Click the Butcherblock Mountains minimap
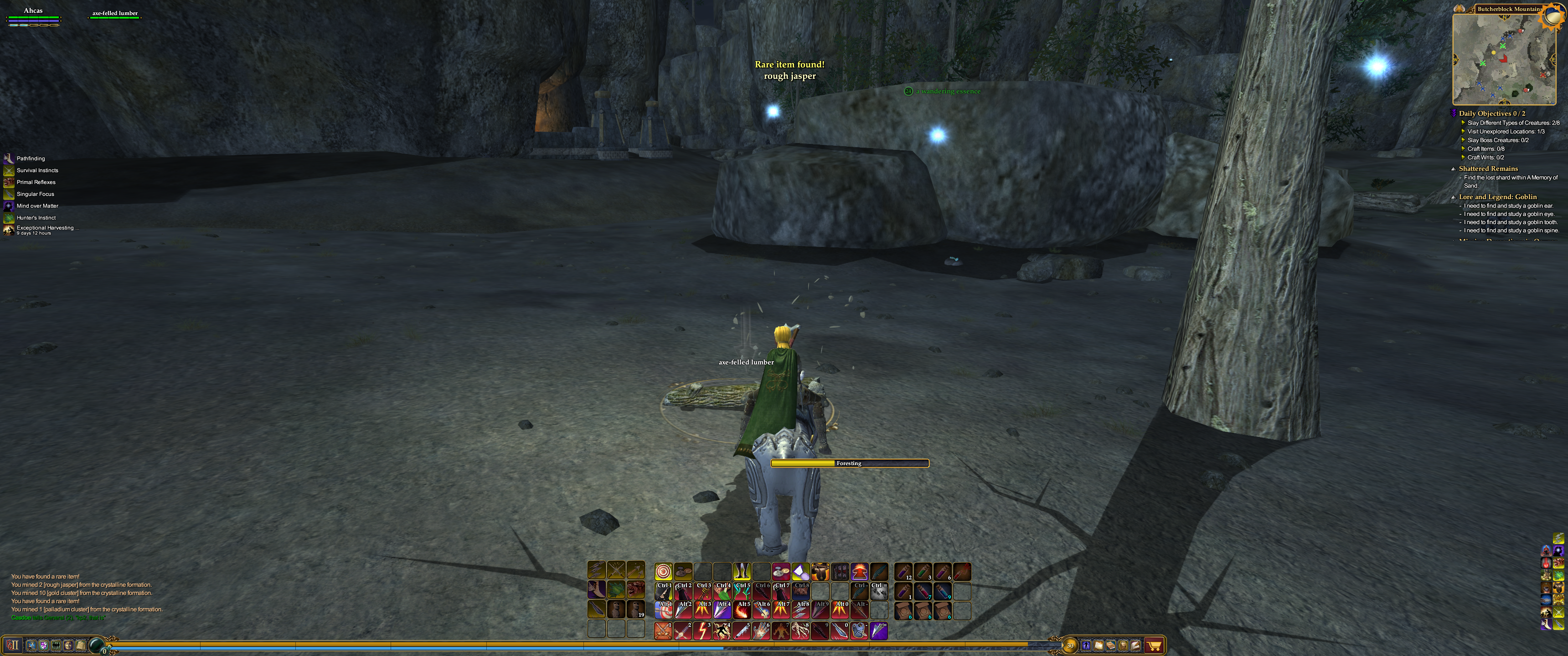 [1502, 58]
